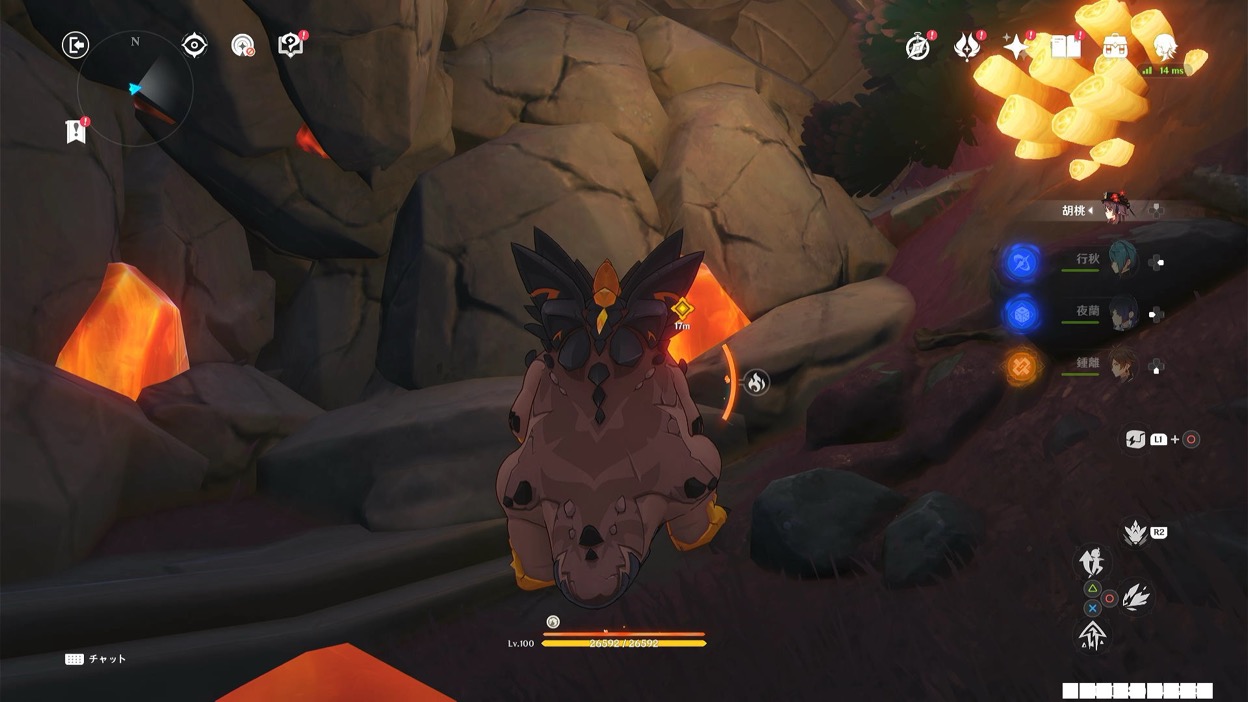Switch to party member 行秋 (Xingqiu)
1248x702 pixels.
1122,262
